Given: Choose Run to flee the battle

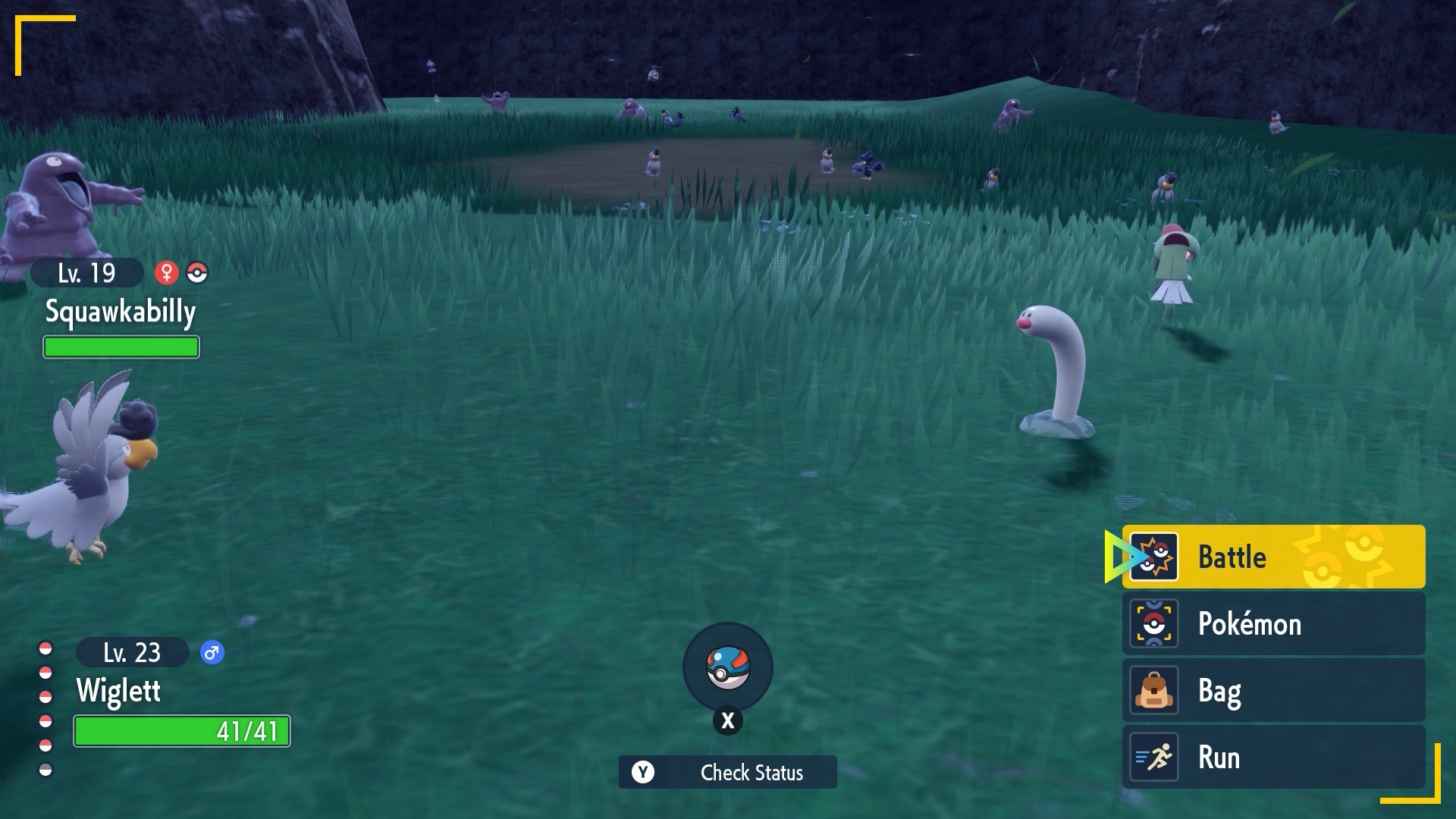Looking at the screenshot, I should (x=1272, y=757).
